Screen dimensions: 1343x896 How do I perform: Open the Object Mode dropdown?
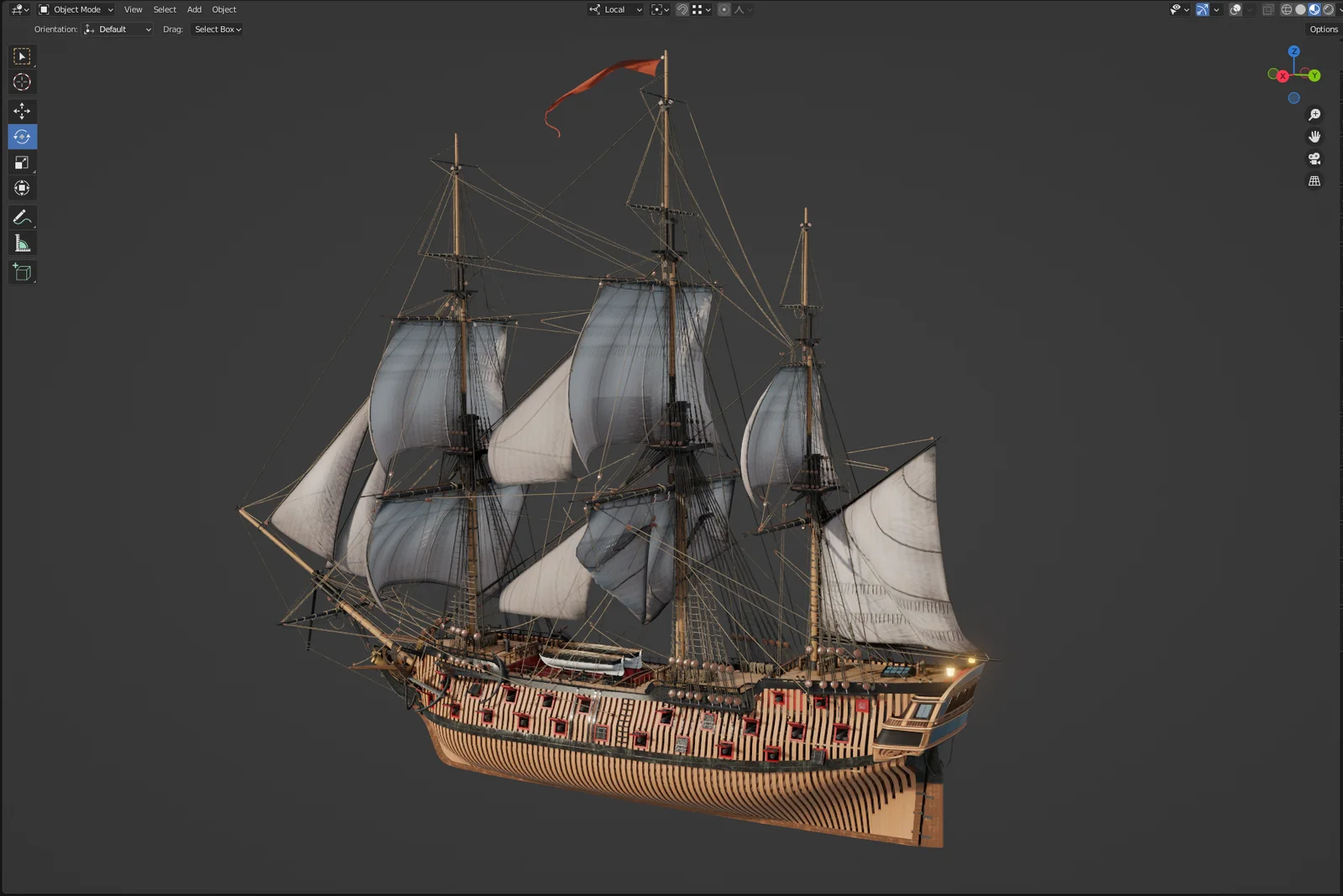[76, 9]
